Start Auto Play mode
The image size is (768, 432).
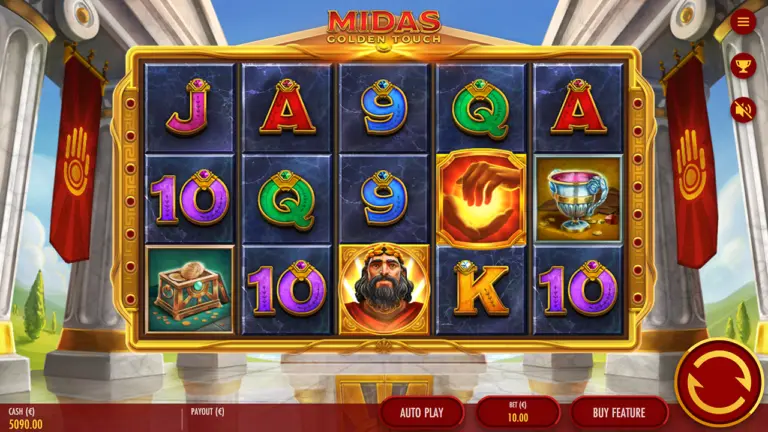[422, 412]
